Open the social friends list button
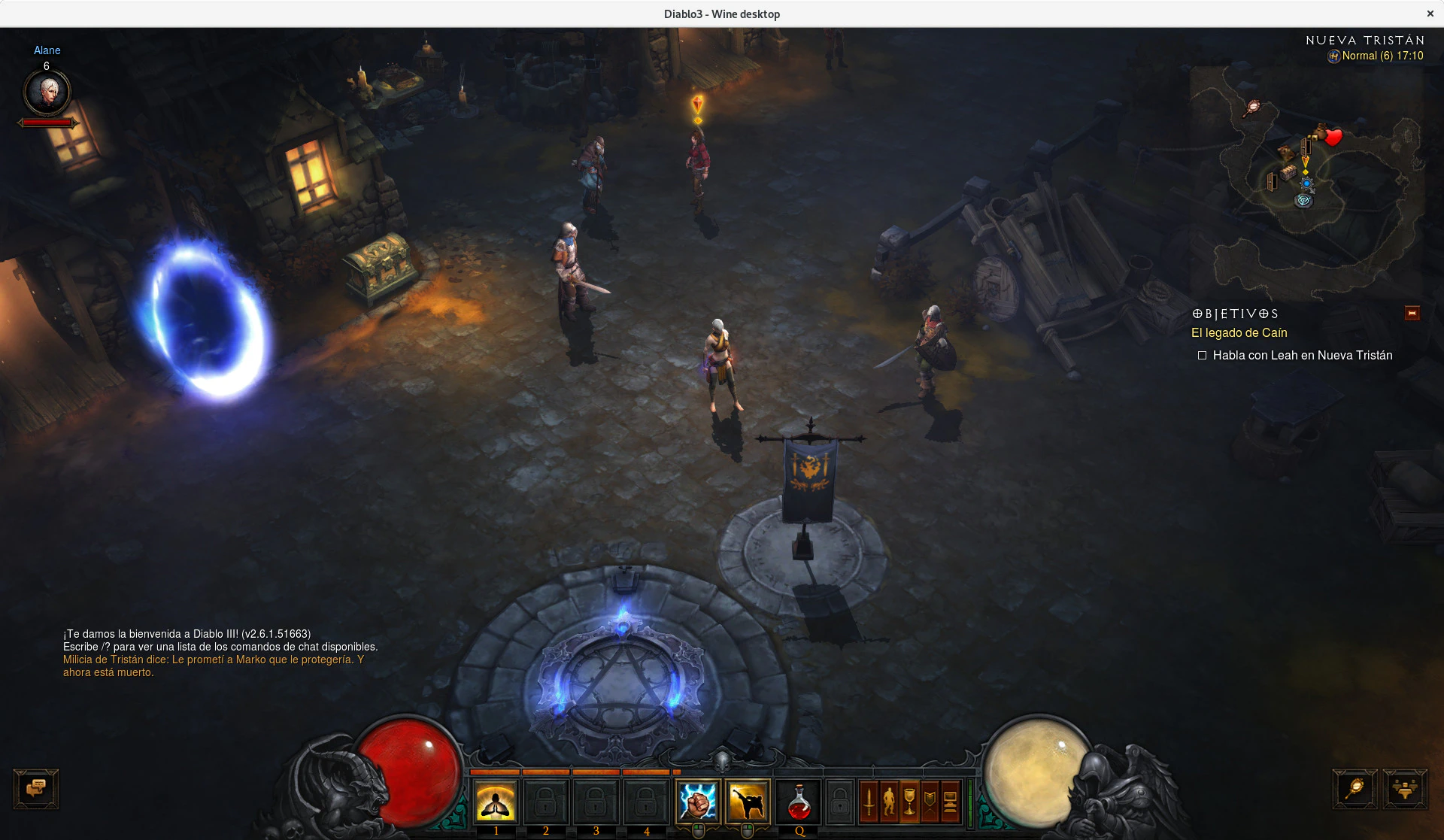 click(1405, 789)
